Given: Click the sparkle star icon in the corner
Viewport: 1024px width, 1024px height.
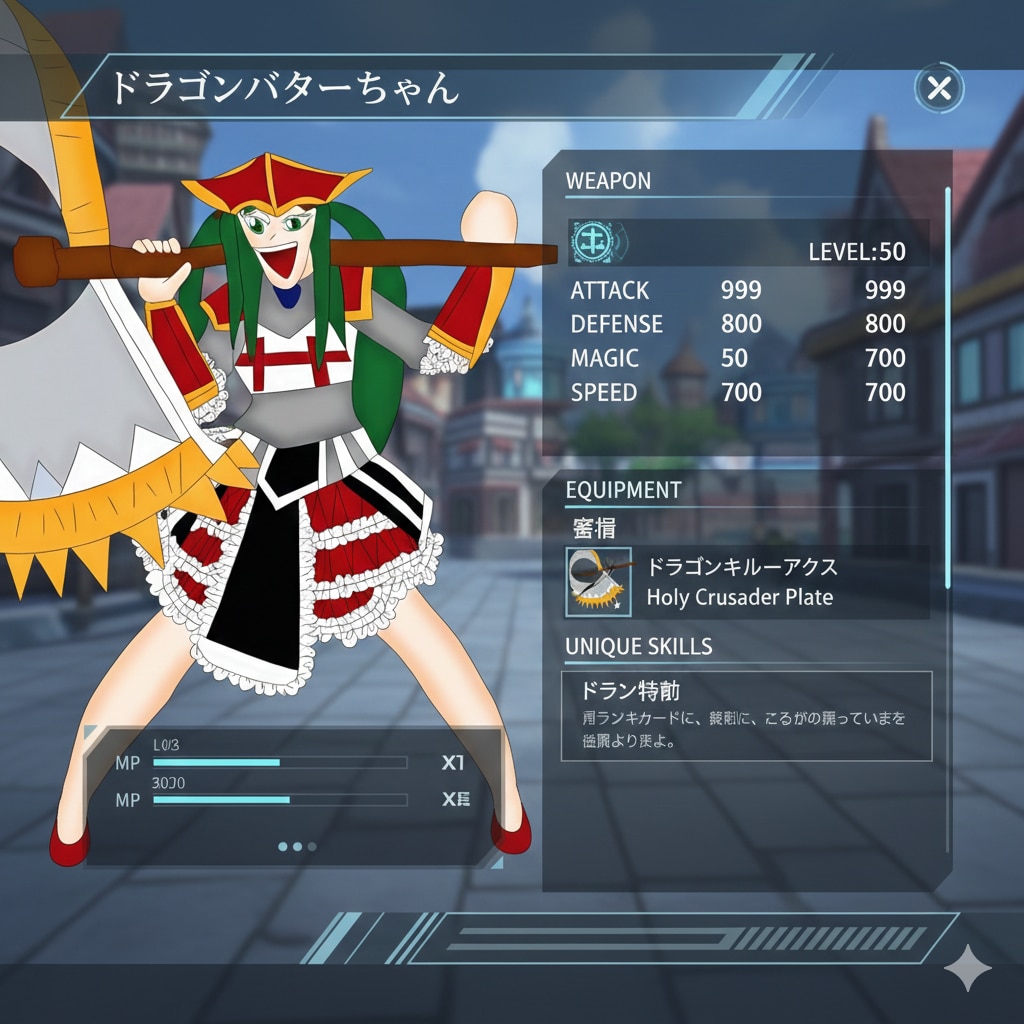Looking at the screenshot, I should point(968,968).
